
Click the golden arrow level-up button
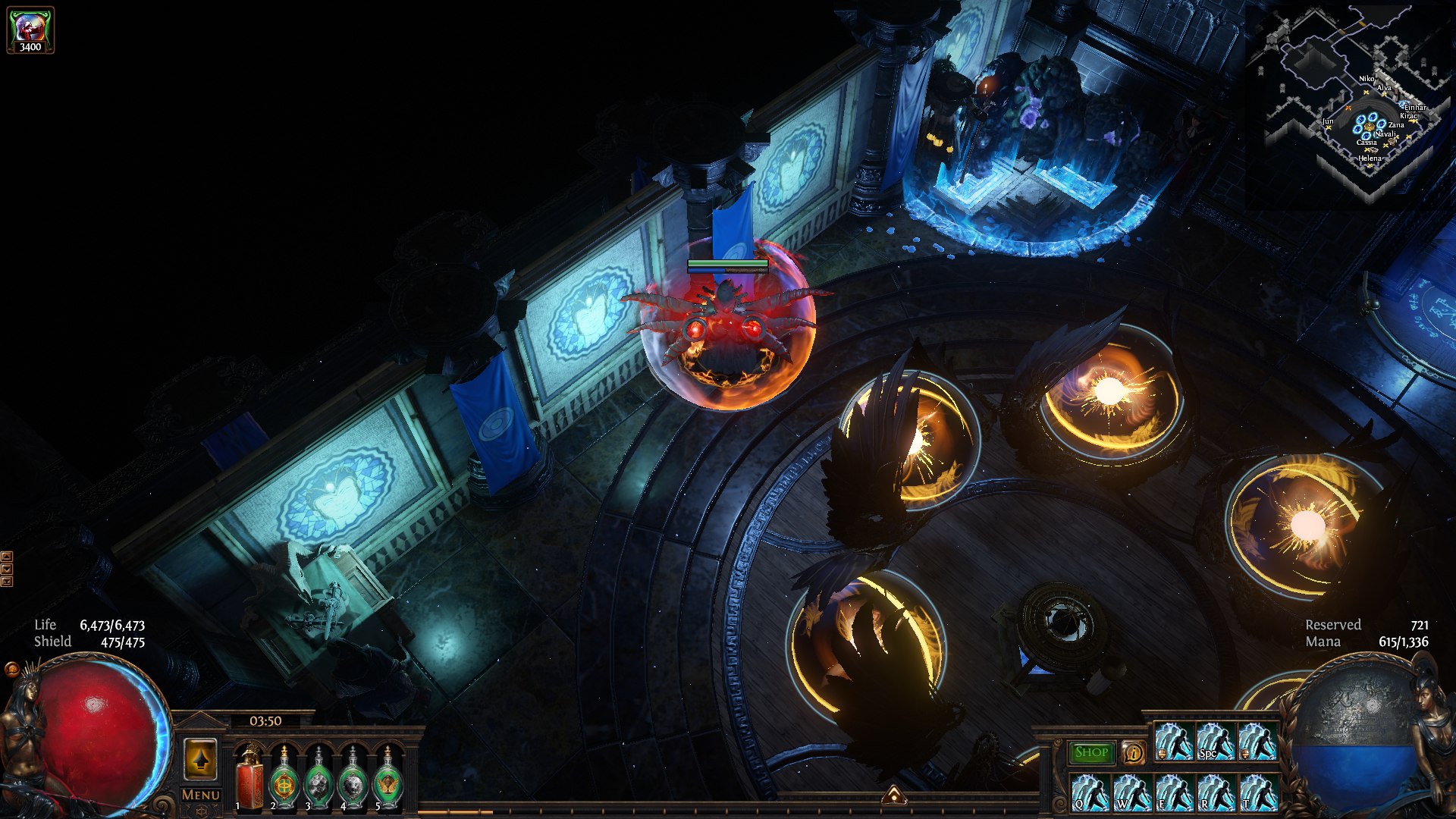click(201, 759)
